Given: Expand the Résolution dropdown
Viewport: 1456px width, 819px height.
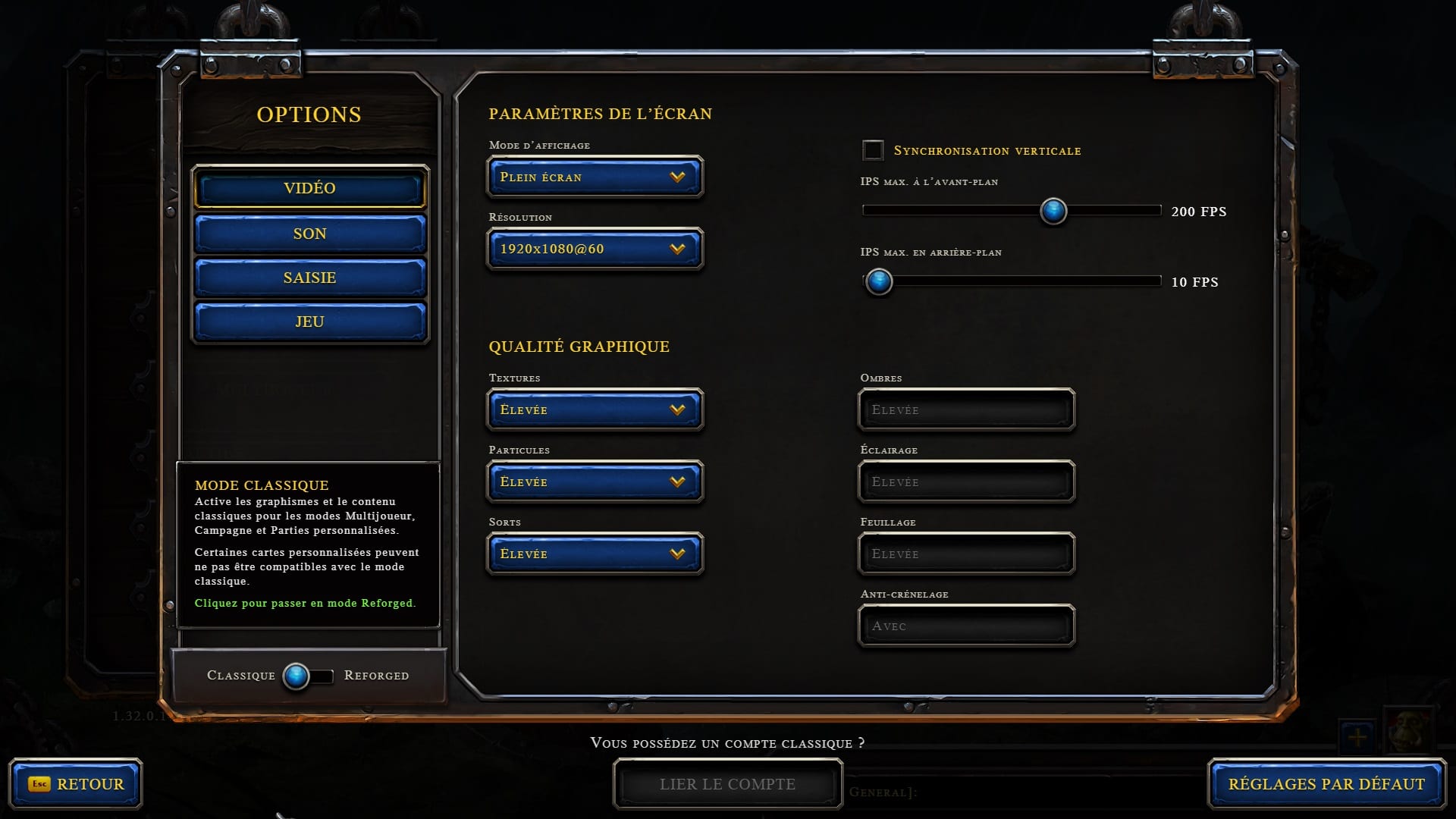Looking at the screenshot, I should coord(595,249).
